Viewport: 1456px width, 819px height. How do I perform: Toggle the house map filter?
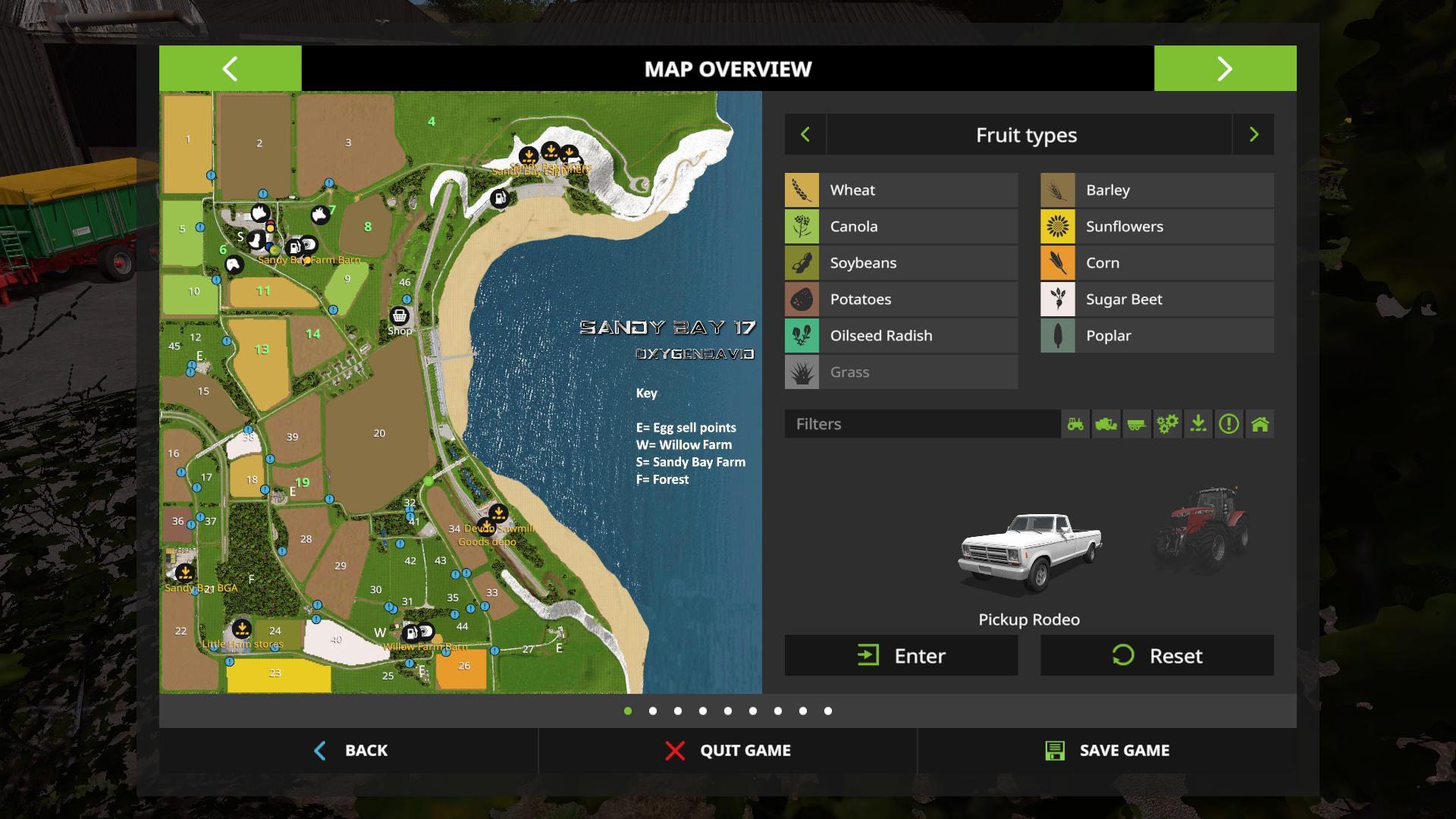click(1260, 424)
